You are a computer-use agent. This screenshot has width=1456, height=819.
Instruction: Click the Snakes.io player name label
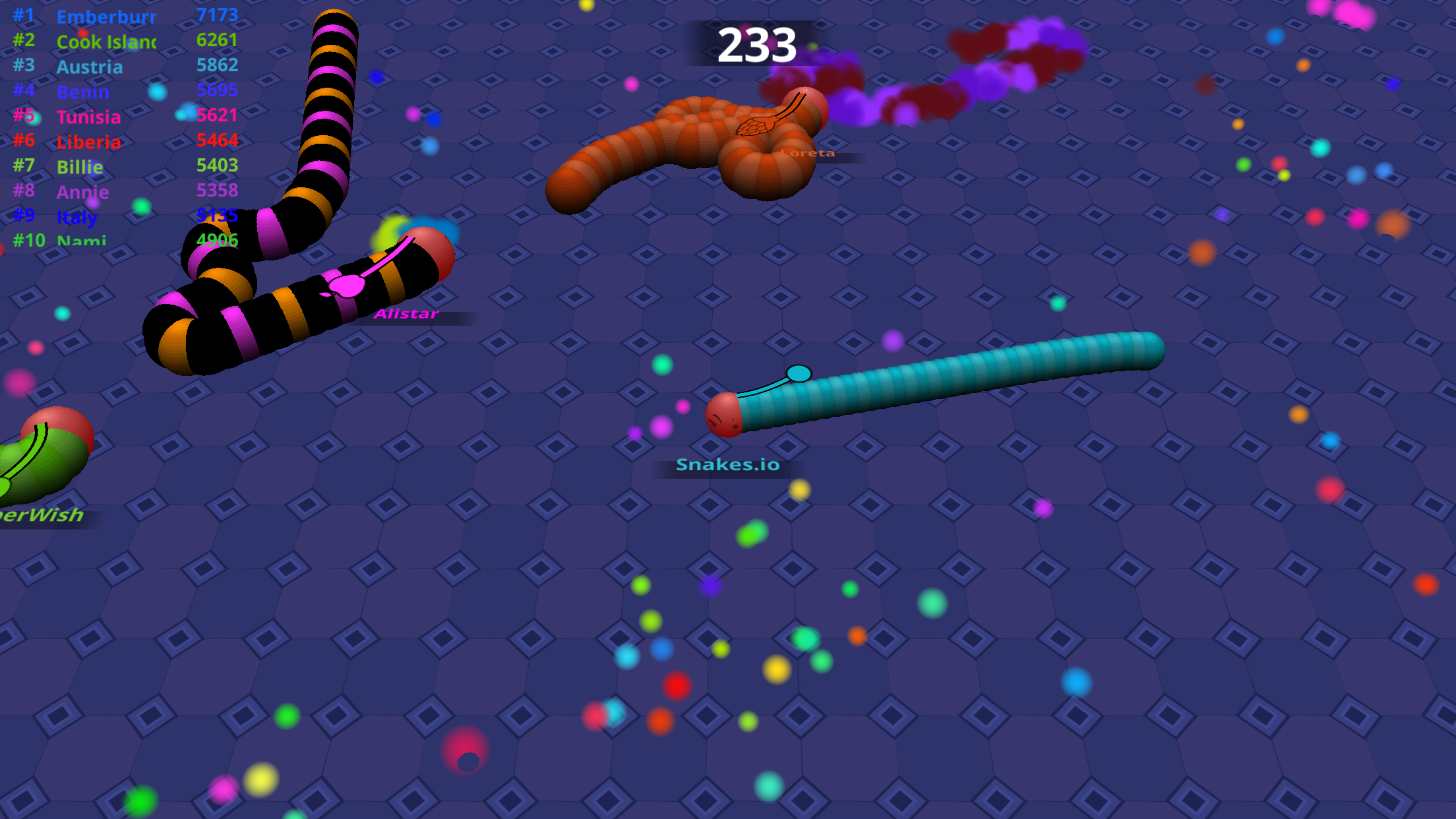point(728,464)
